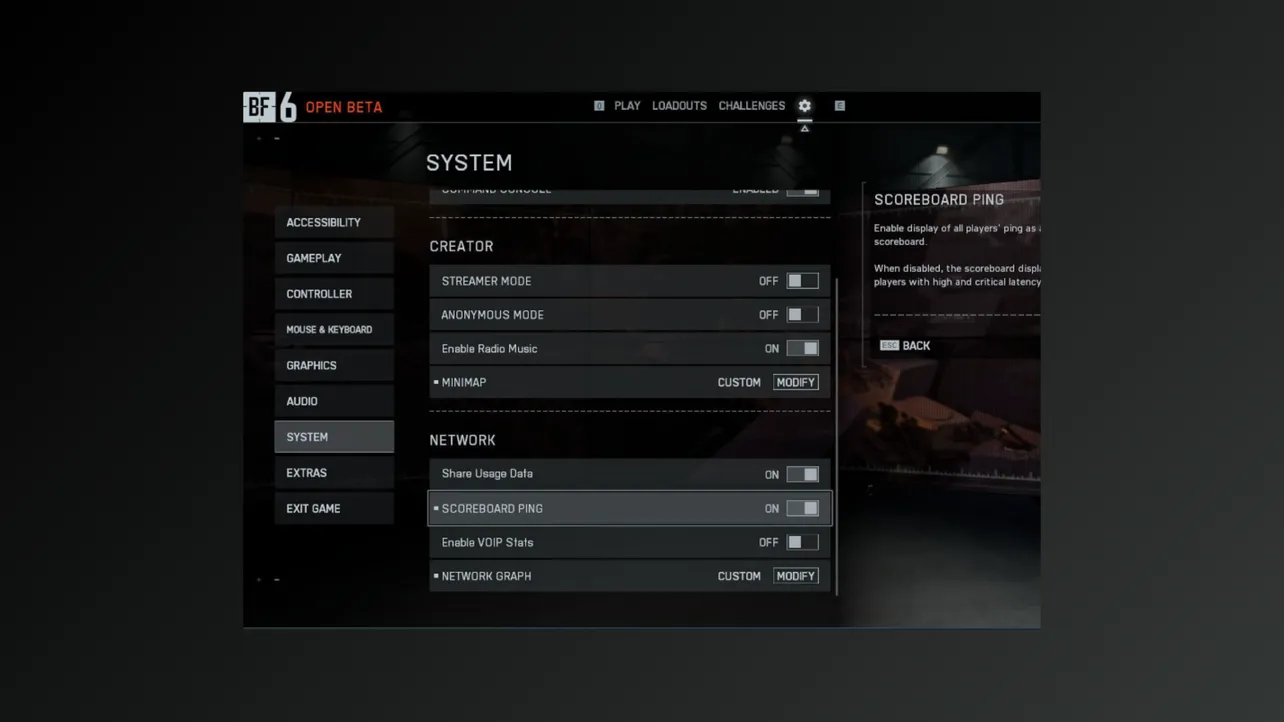The height and width of the screenshot is (722, 1284).
Task: Go to the Graphics settings
Action: 334,366
